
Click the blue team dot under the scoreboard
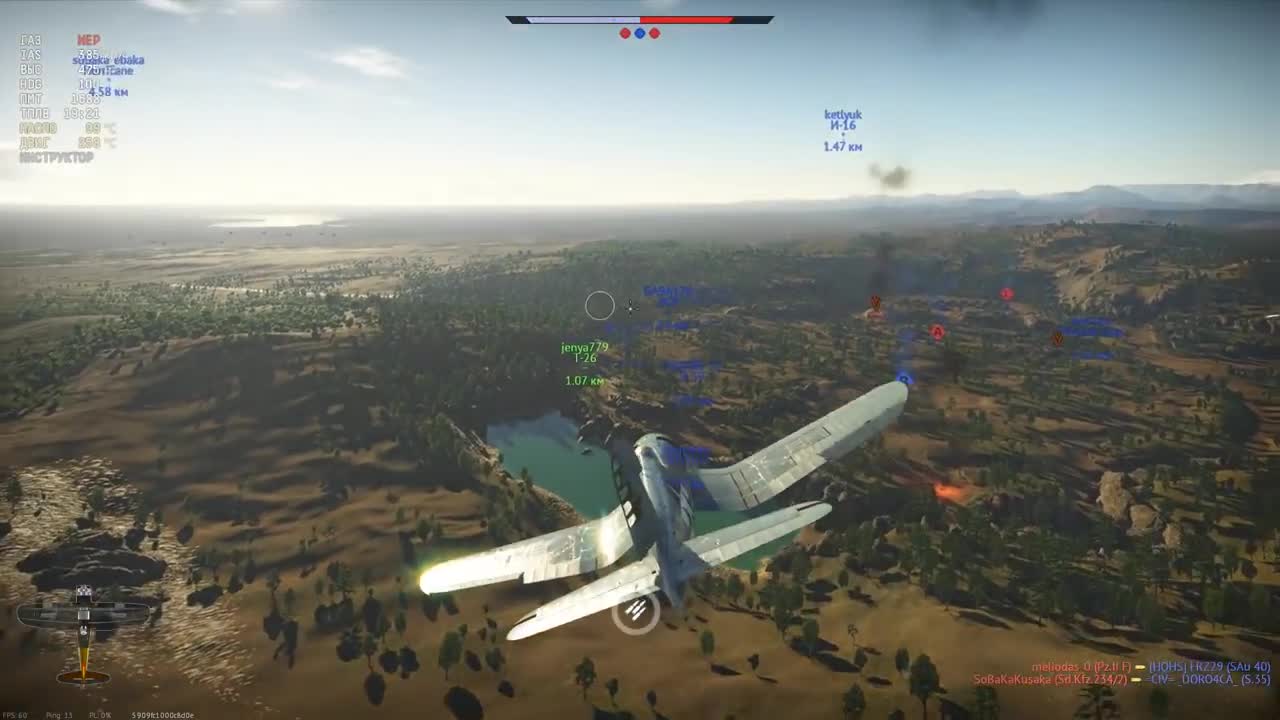[x=640, y=33]
